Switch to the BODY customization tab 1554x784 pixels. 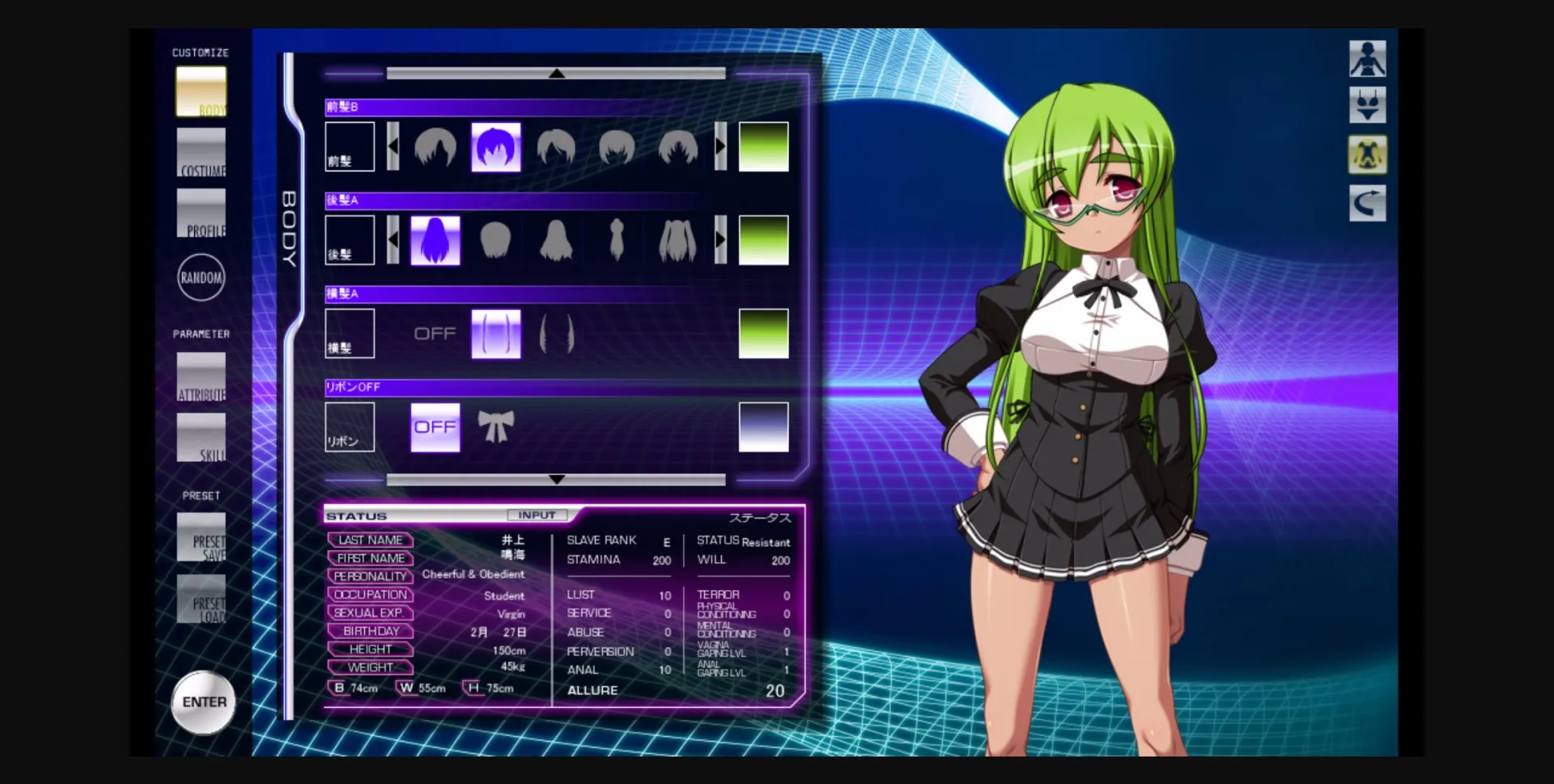(201, 91)
